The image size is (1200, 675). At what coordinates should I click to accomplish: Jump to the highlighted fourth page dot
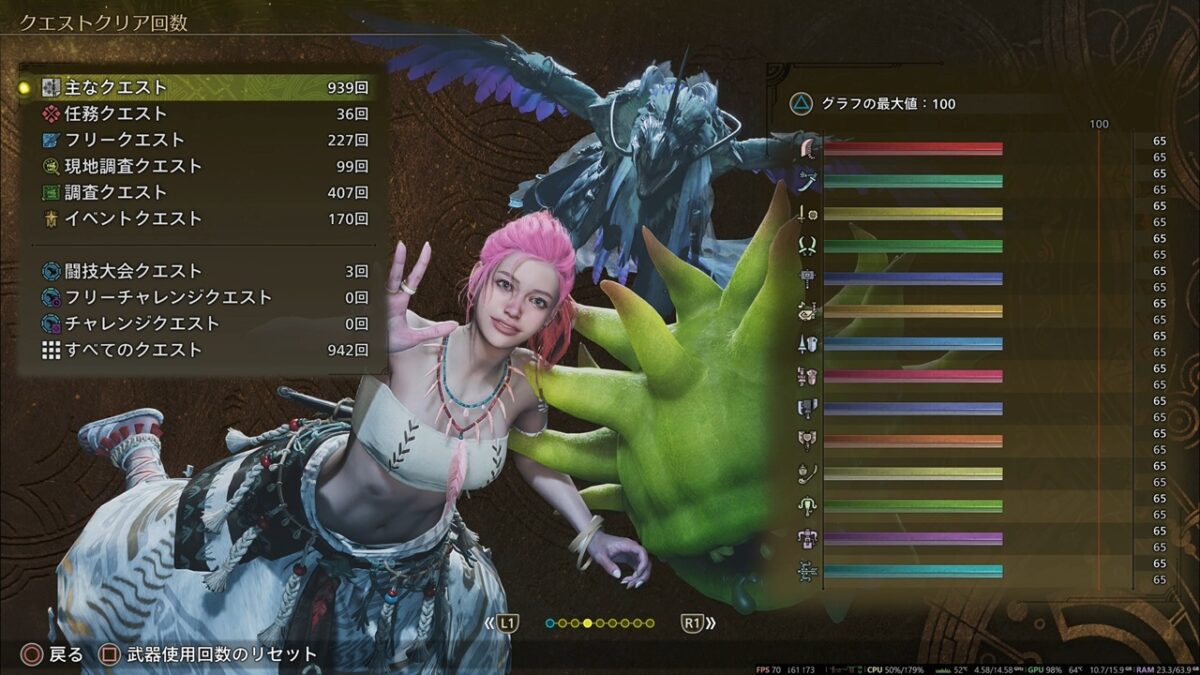point(588,623)
